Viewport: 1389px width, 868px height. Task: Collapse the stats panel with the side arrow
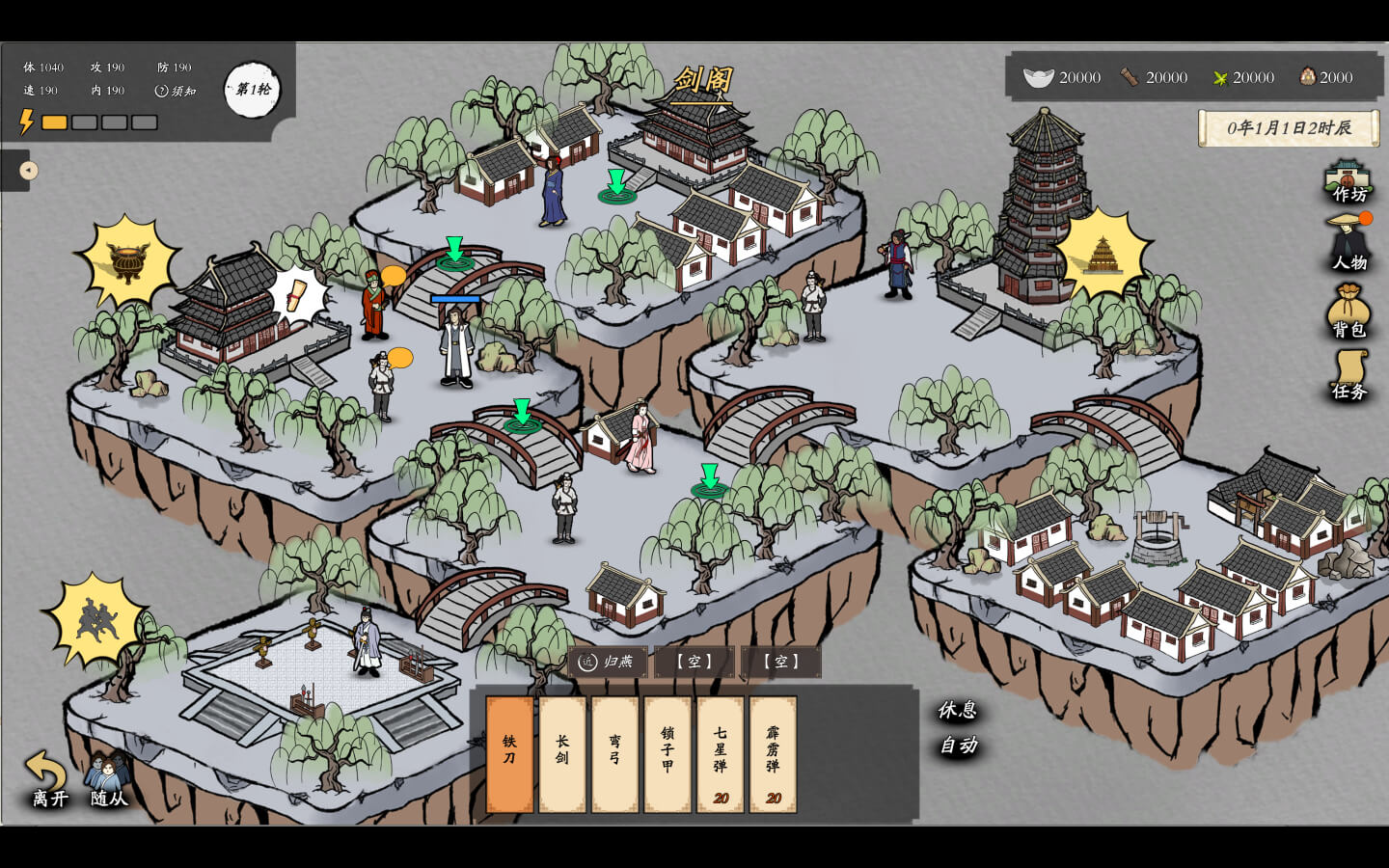pos(28,171)
